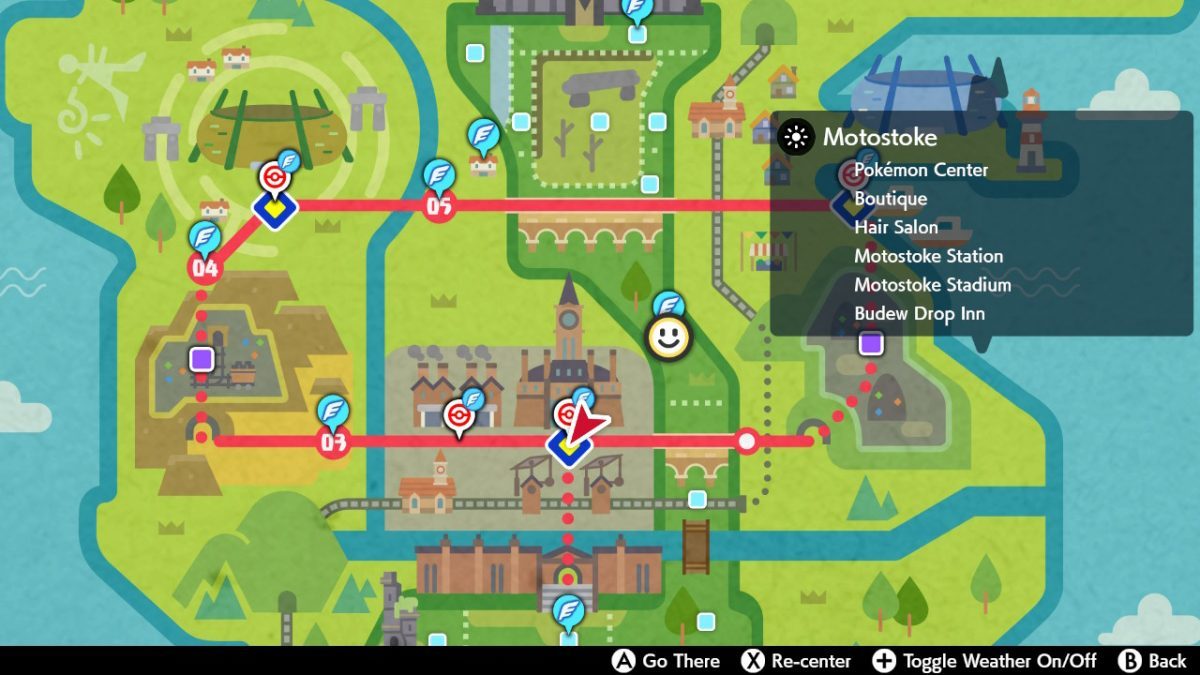
Task: Choose Motostoke Stadium in the location list
Action: pos(932,285)
